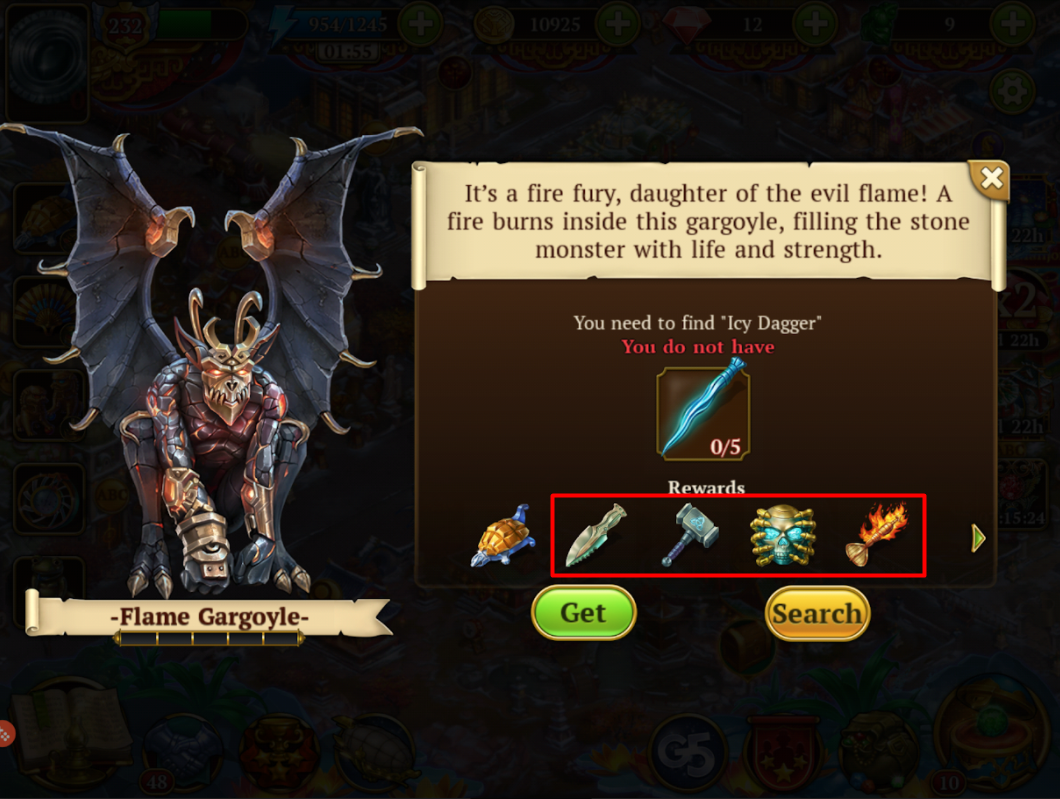Select the golden turtle reward
This screenshot has height=799, width=1060.
pyautogui.click(x=503, y=537)
